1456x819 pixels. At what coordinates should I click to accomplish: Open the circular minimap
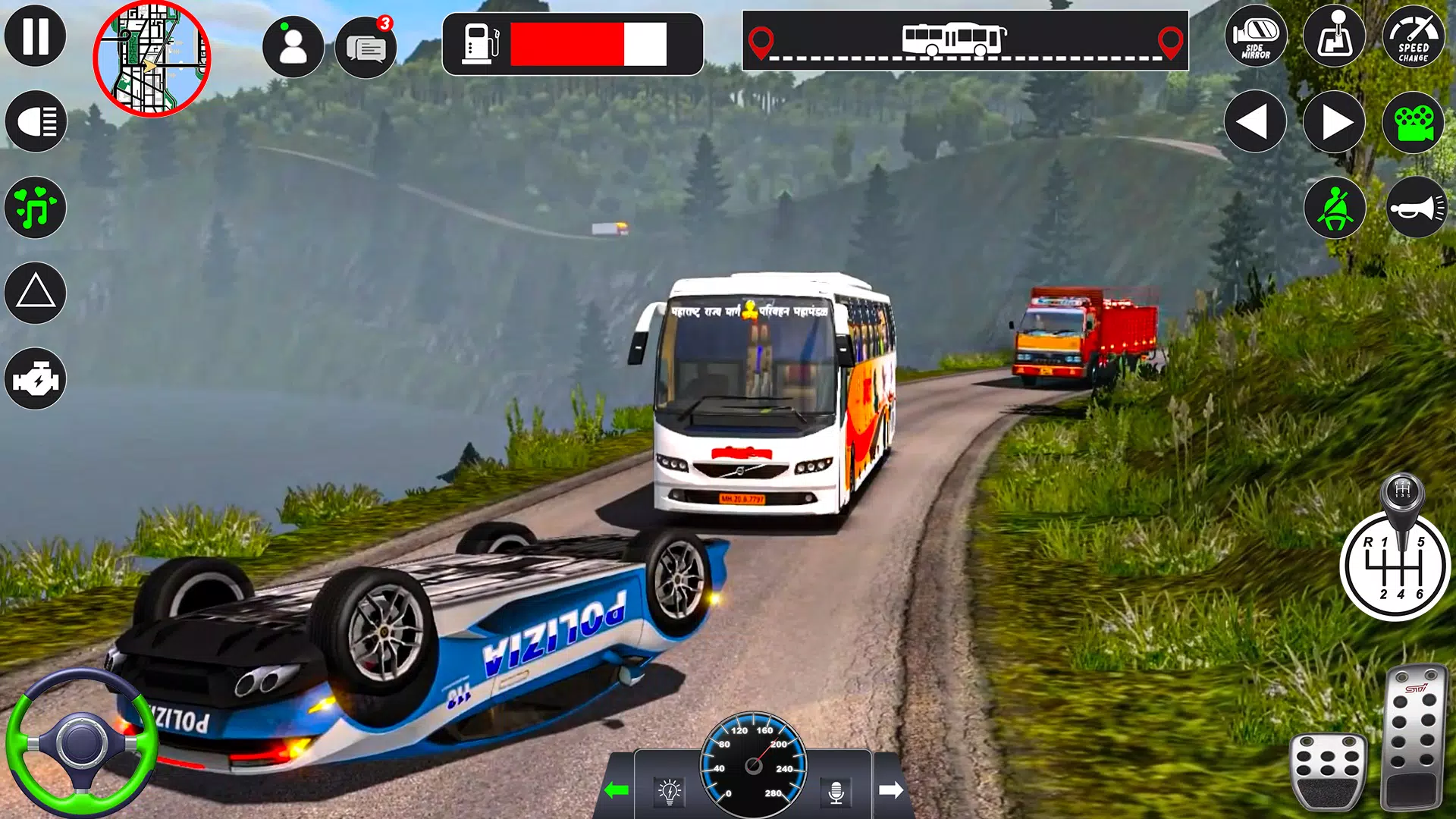click(x=152, y=59)
